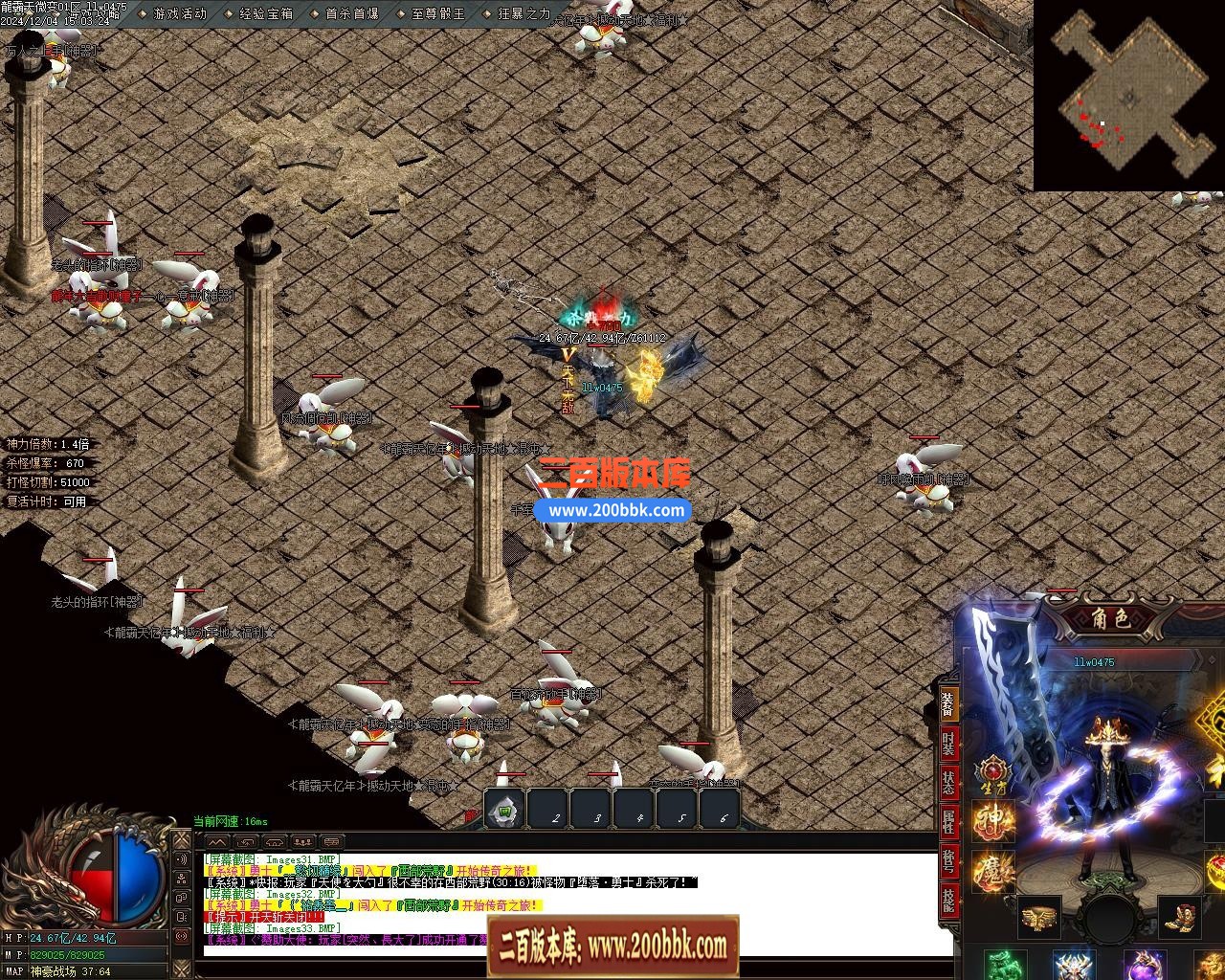1225x980 pixels.
Task: Click the minimap in the top-right corner
Action: point(1129,96)
